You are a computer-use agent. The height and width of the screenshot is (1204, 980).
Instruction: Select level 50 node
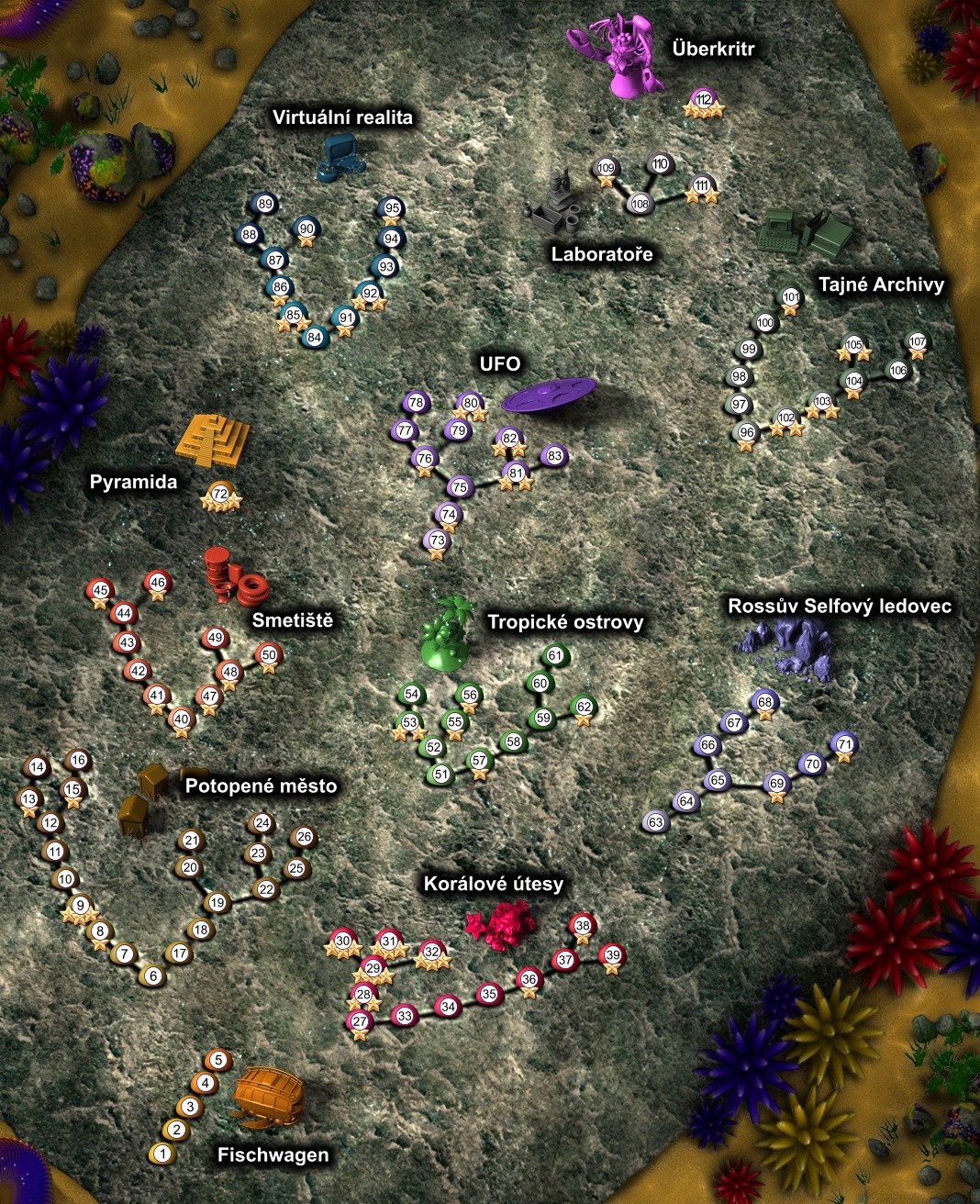pyautogui.click(x=268, y=655)
